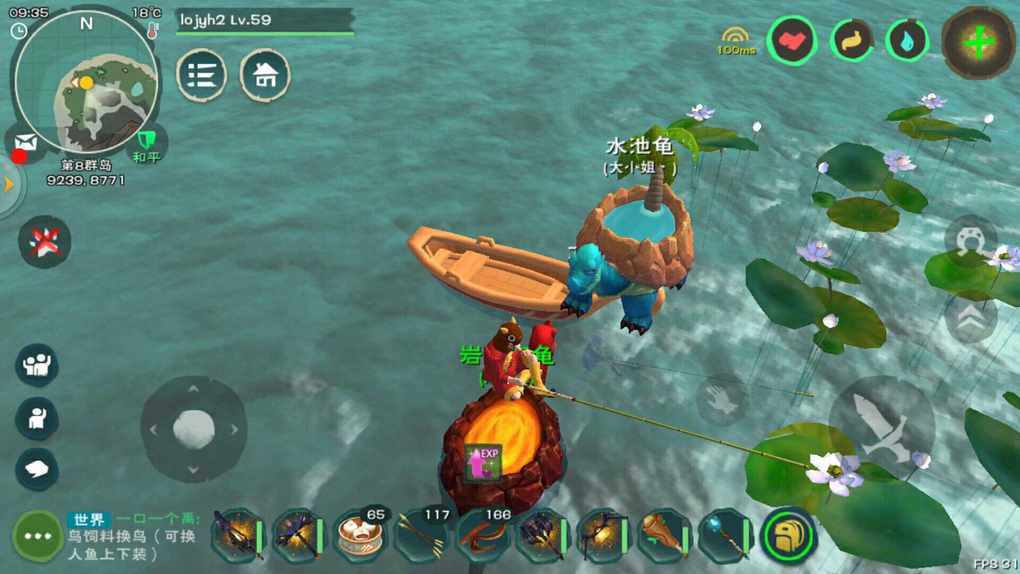Open the green plus wooden menu button

[x=979, y=43]
